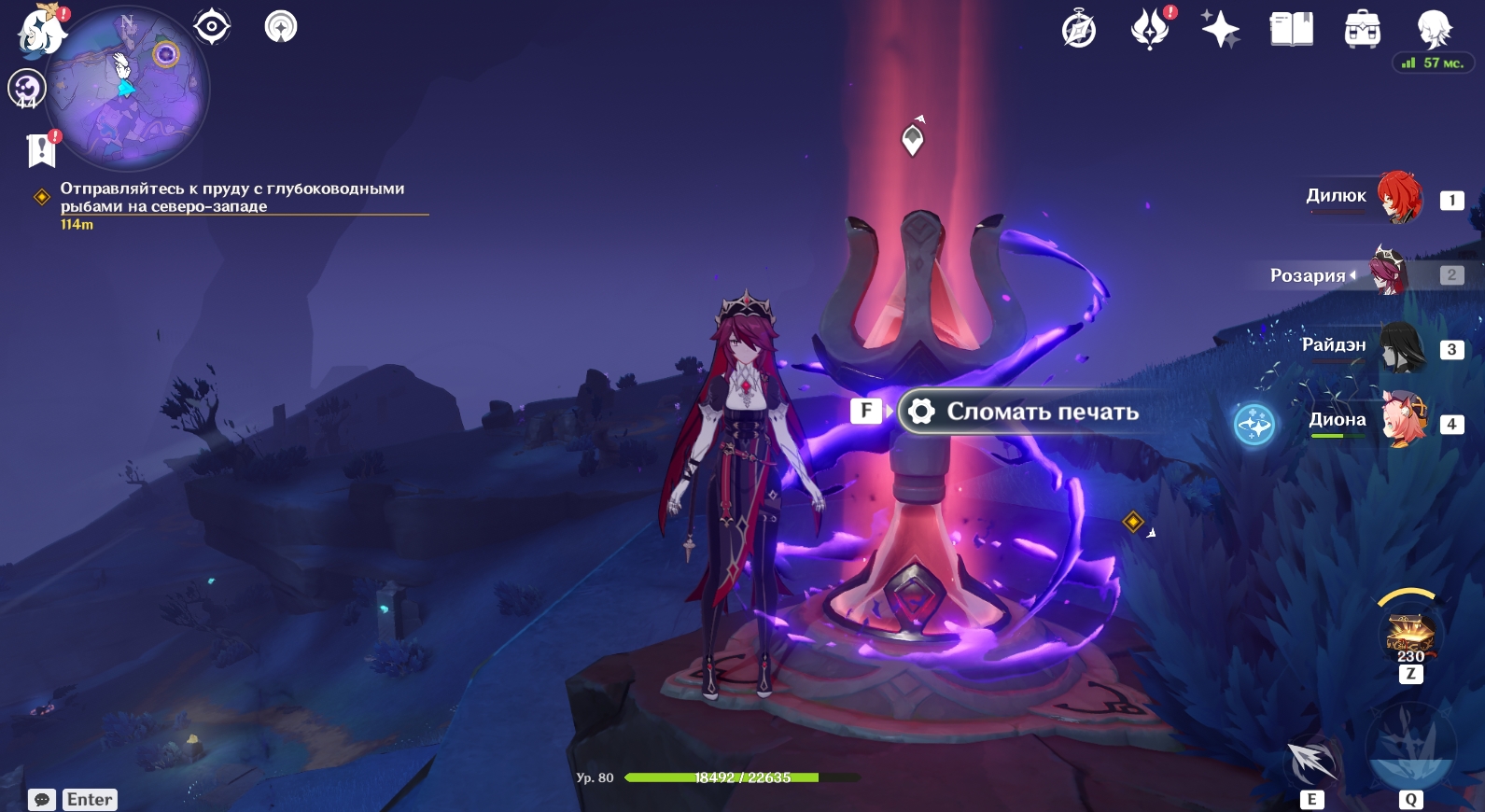The height and width of the screenshot is (812, 1485).
Task: Open the quest journal exclamation icon
Action: (42, 149)
